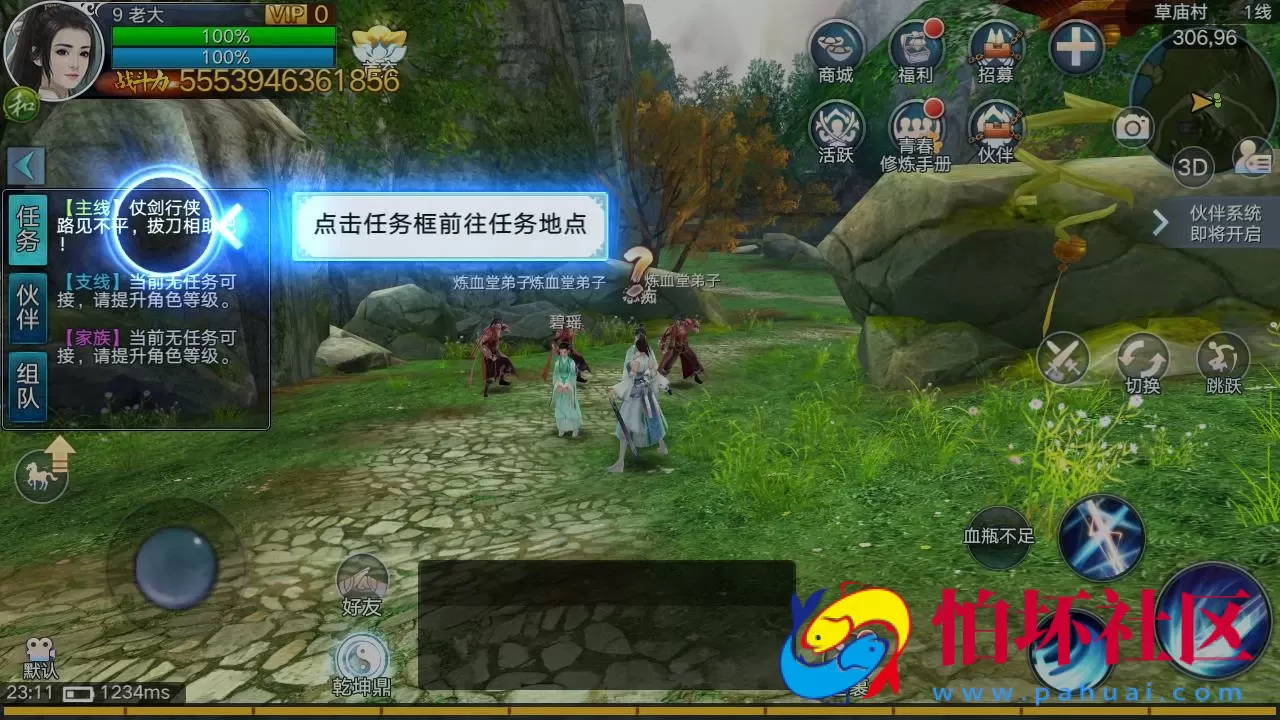Image resolution: width=1280 pixels, height=720 pixels.
Task: Collapse the quest panel with its arrow
Action: (27, 165)
